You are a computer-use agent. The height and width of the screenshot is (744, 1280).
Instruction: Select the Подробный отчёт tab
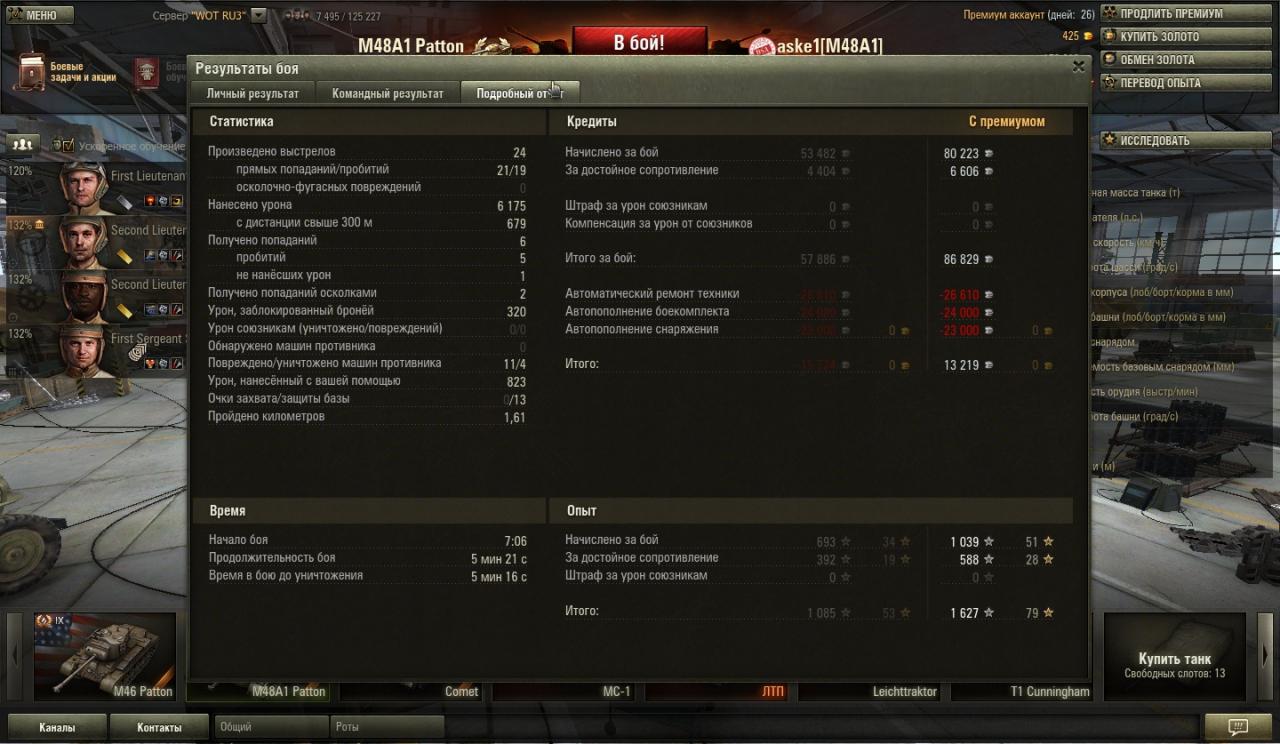tap(519, 93)
